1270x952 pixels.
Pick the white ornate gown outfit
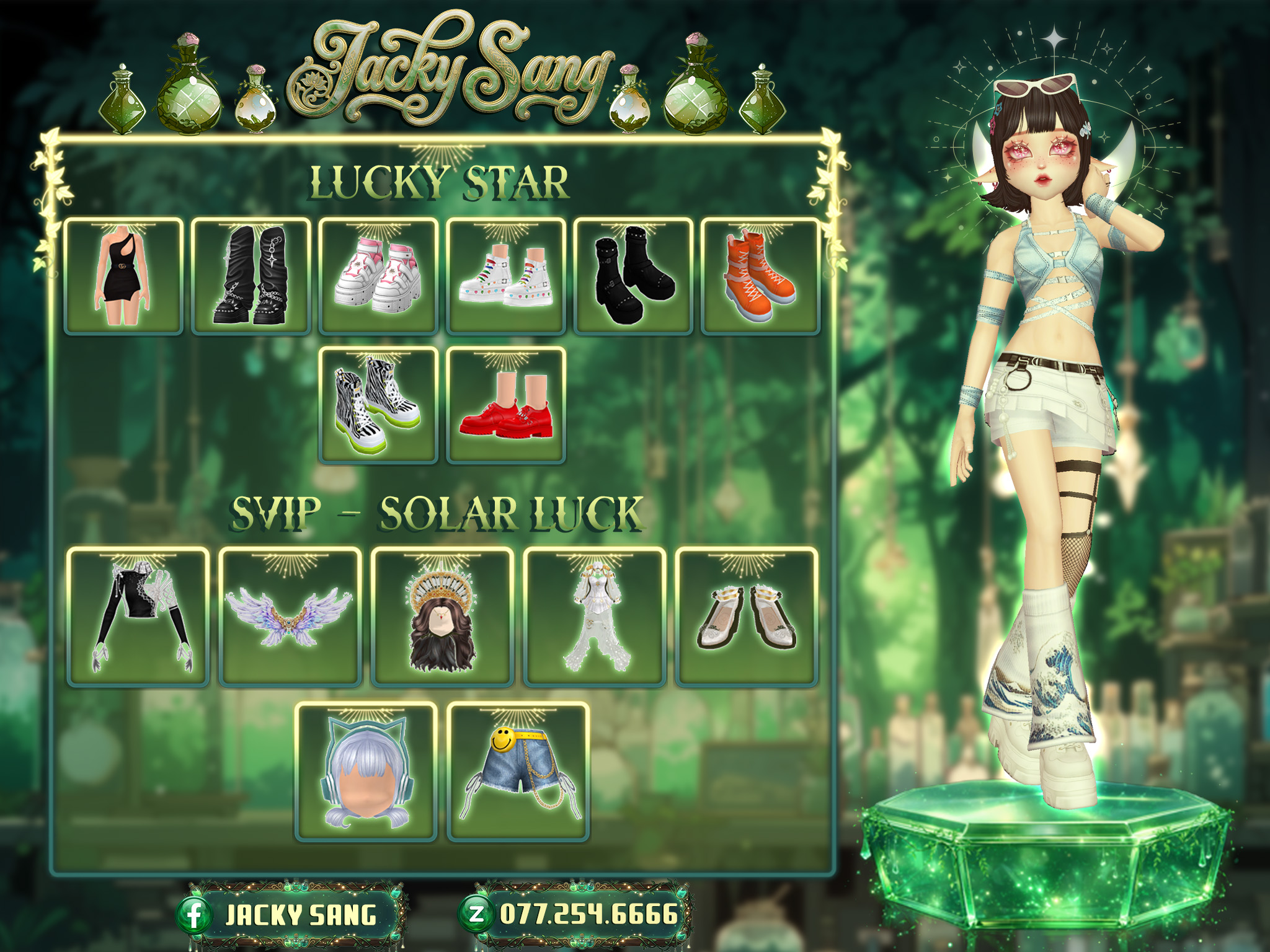[595, 617]
